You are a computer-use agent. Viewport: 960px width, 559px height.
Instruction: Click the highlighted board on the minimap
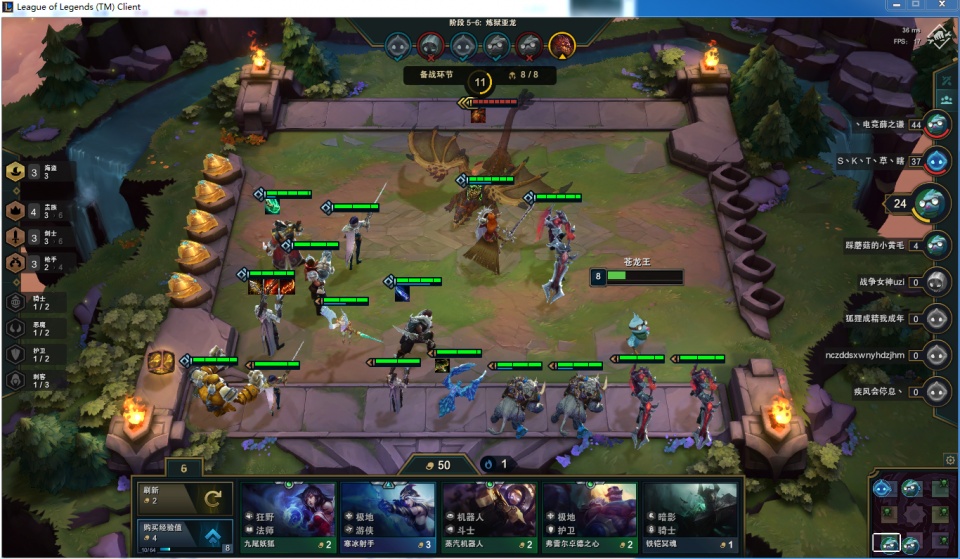click(x=886, y=543)
